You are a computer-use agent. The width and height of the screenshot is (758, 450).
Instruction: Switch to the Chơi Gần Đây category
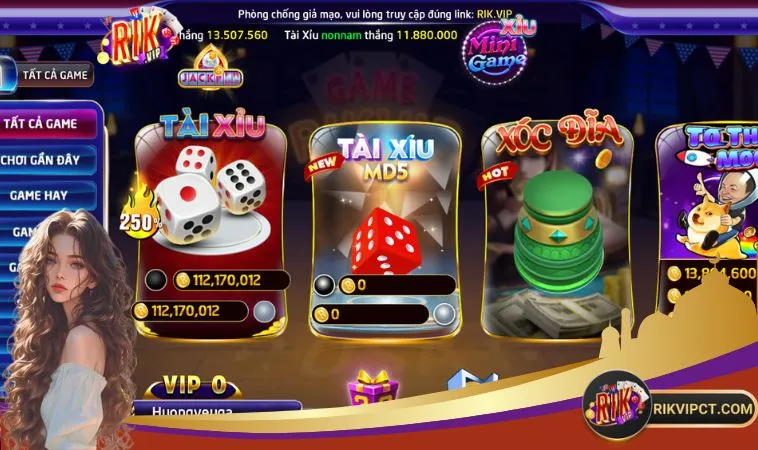pyautogui.click(x=48, y=158)
